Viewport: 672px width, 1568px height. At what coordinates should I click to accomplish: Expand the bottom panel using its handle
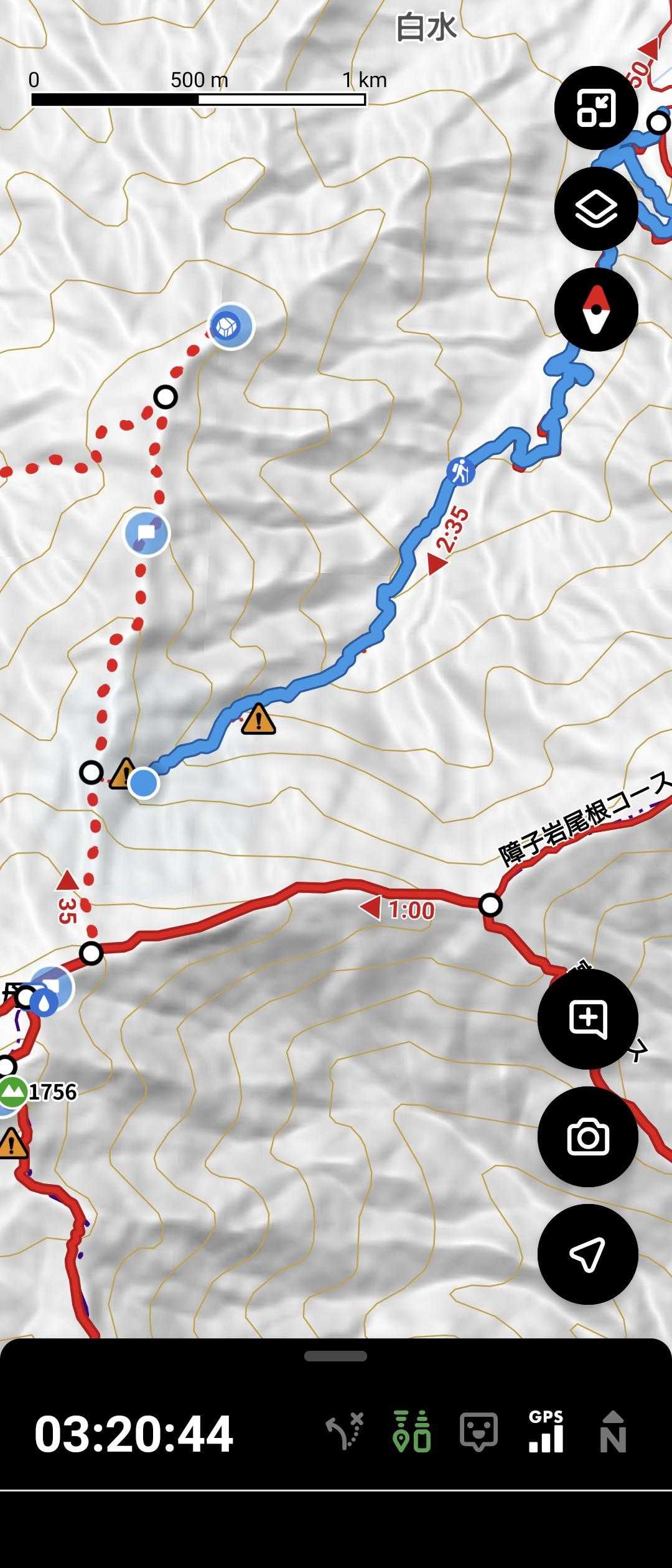tap(335, 1356)
